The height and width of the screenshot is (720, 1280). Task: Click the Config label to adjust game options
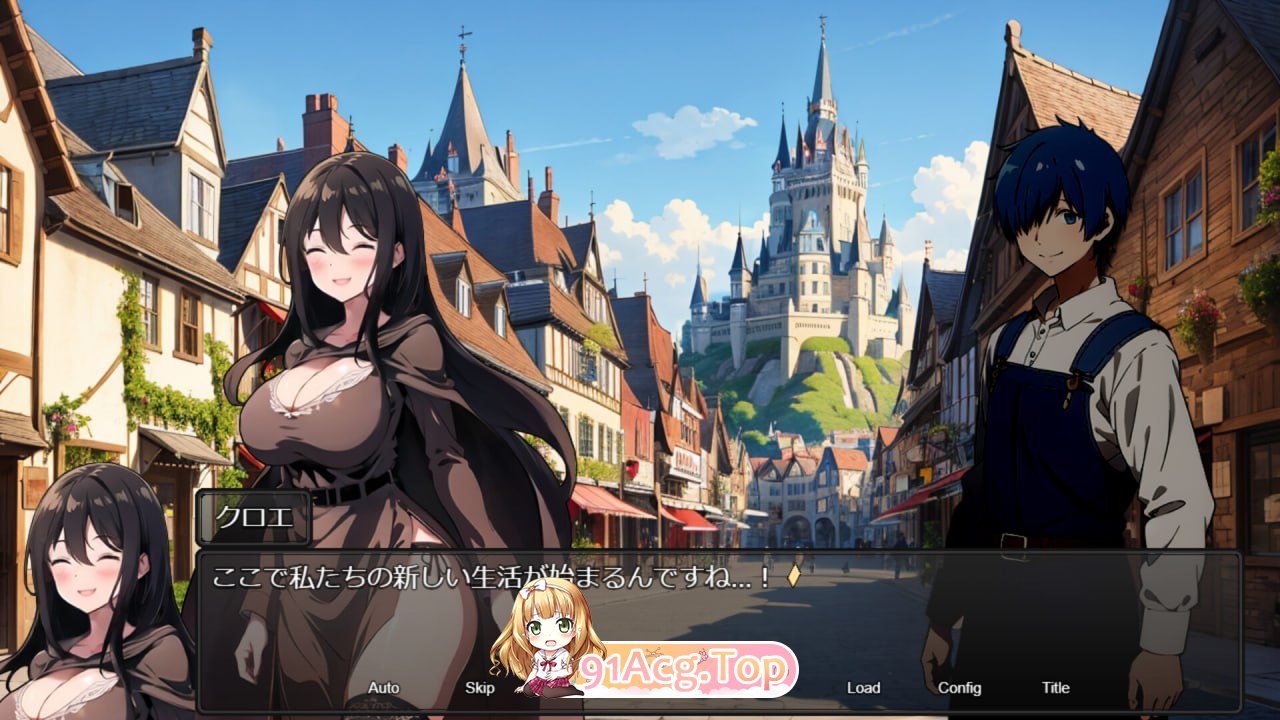click(960, 688)
